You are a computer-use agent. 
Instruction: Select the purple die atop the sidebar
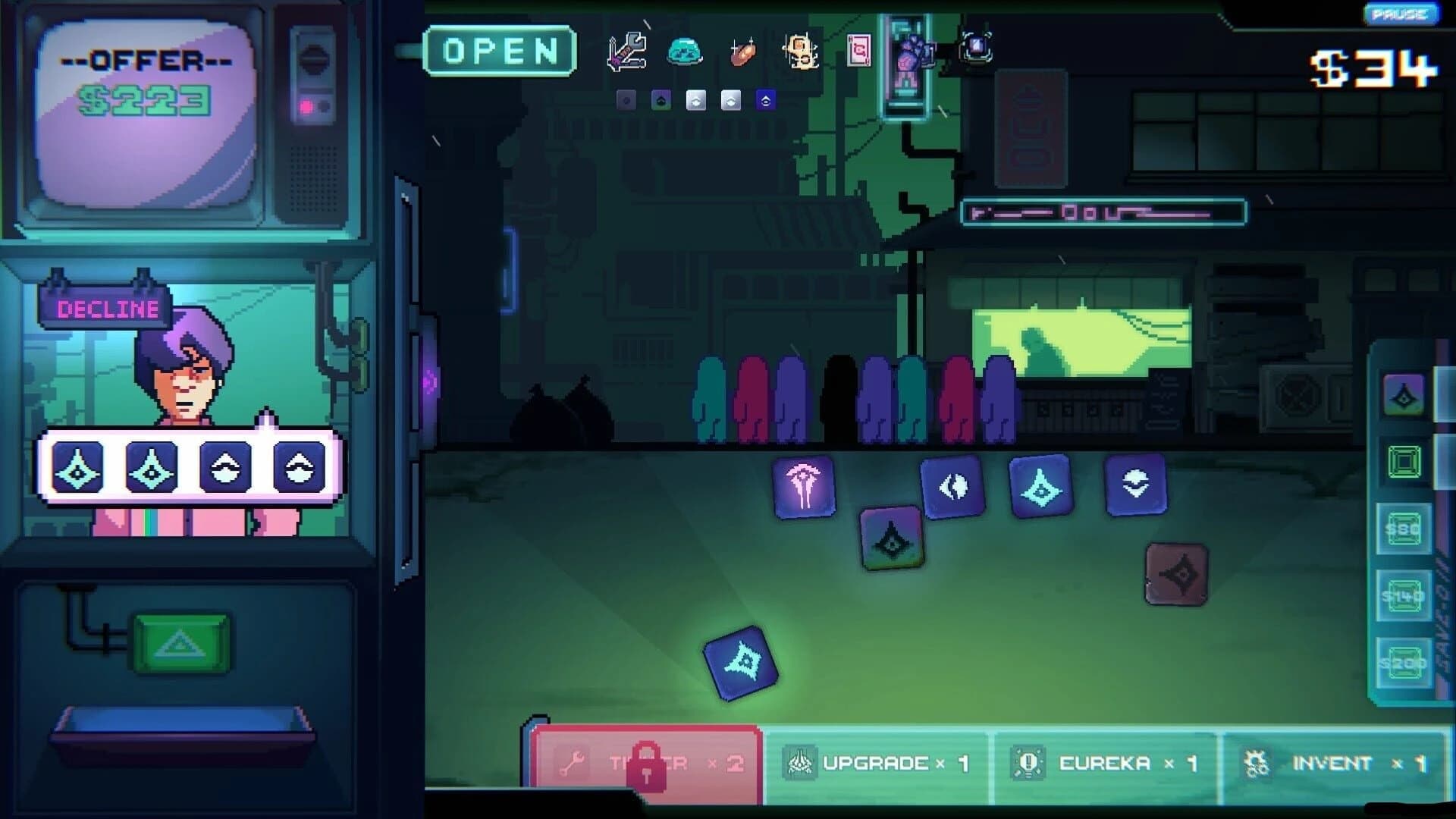coord(1401,394)
